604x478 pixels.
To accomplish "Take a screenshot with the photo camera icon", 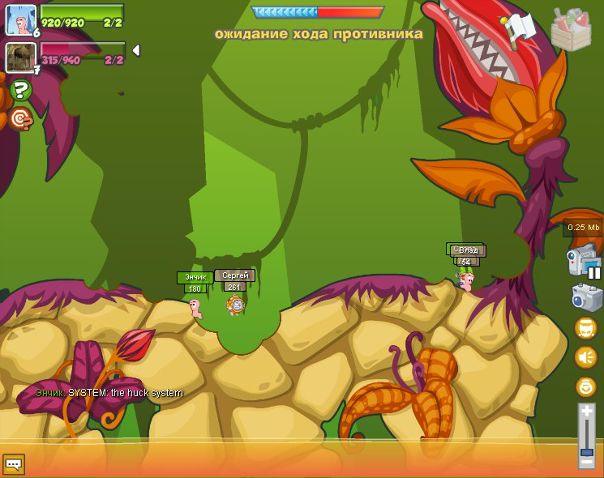I will click(586, 298).
